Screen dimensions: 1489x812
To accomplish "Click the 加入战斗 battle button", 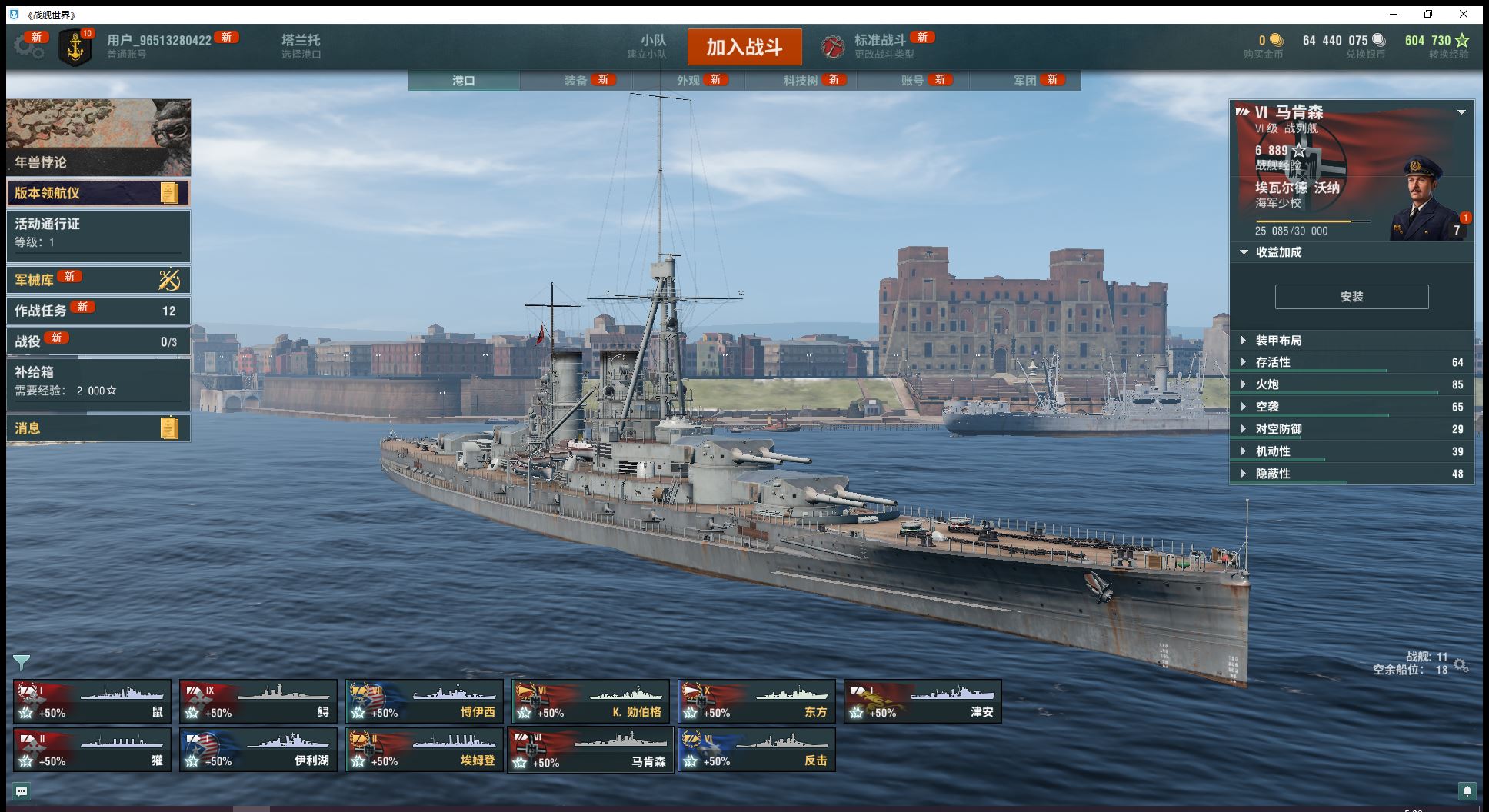I will click(744, 48).
